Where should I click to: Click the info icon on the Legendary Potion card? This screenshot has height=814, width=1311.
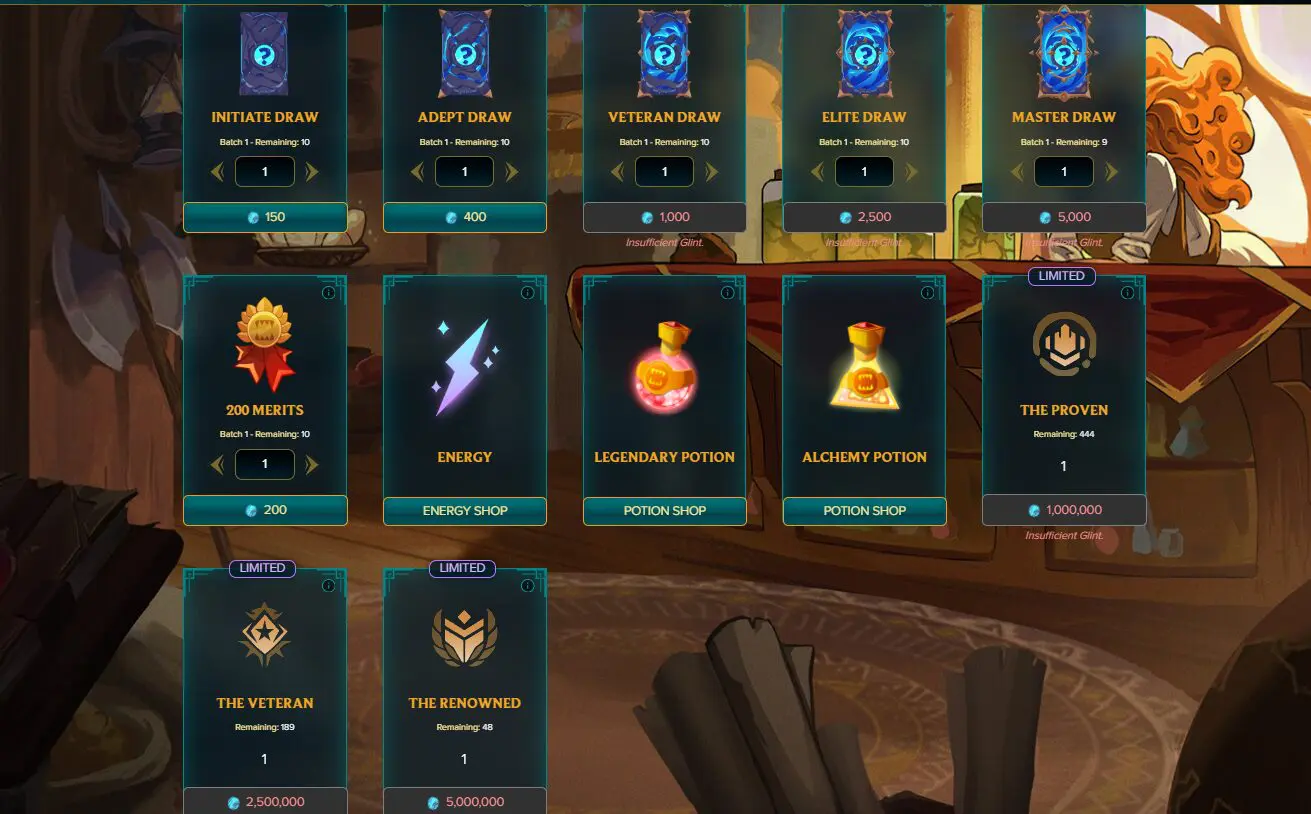coord(729,293)
